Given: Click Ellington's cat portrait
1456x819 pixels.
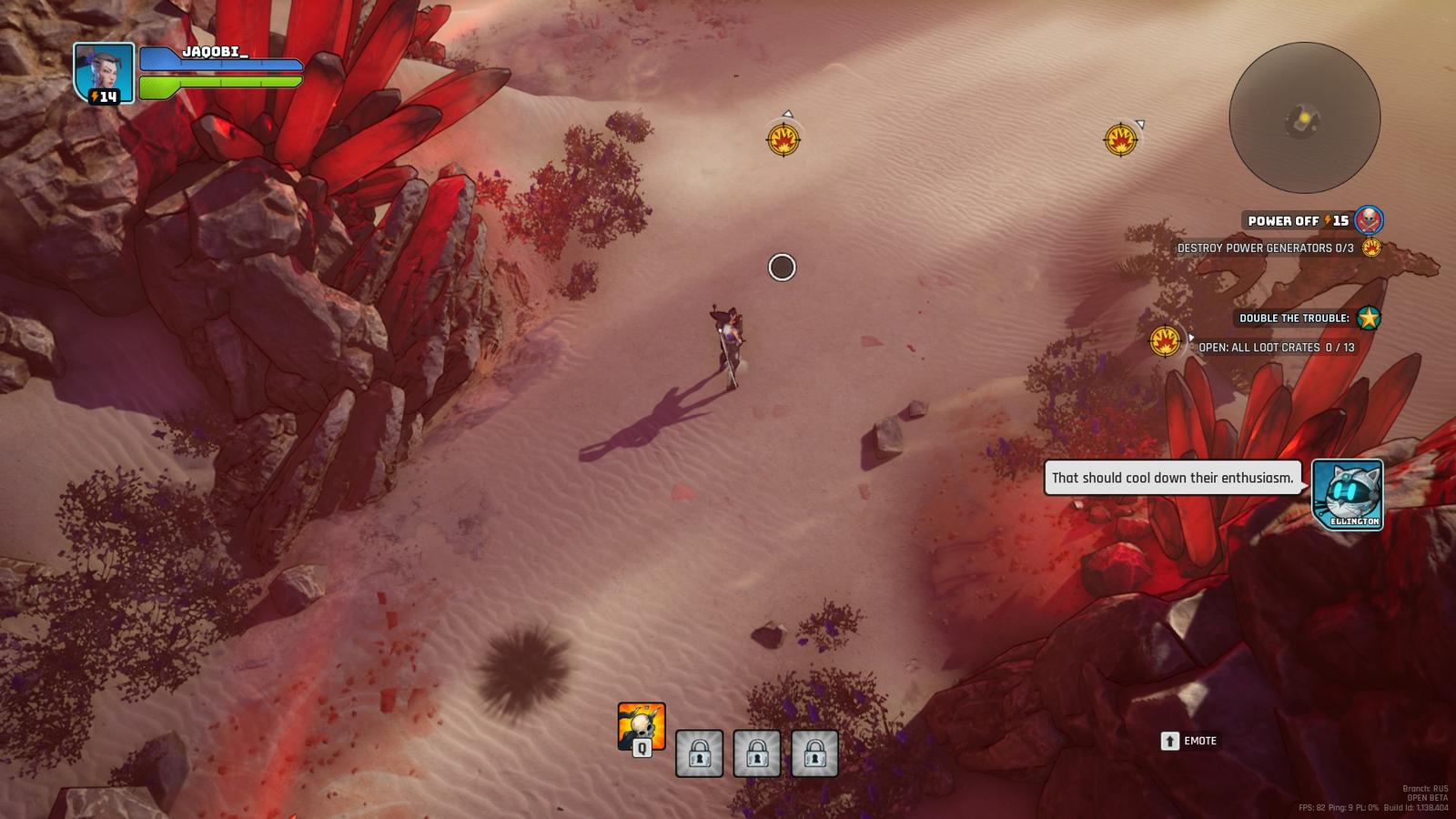Looking at the screenshot, I should pyautogui.click(x=1347, y=494).
